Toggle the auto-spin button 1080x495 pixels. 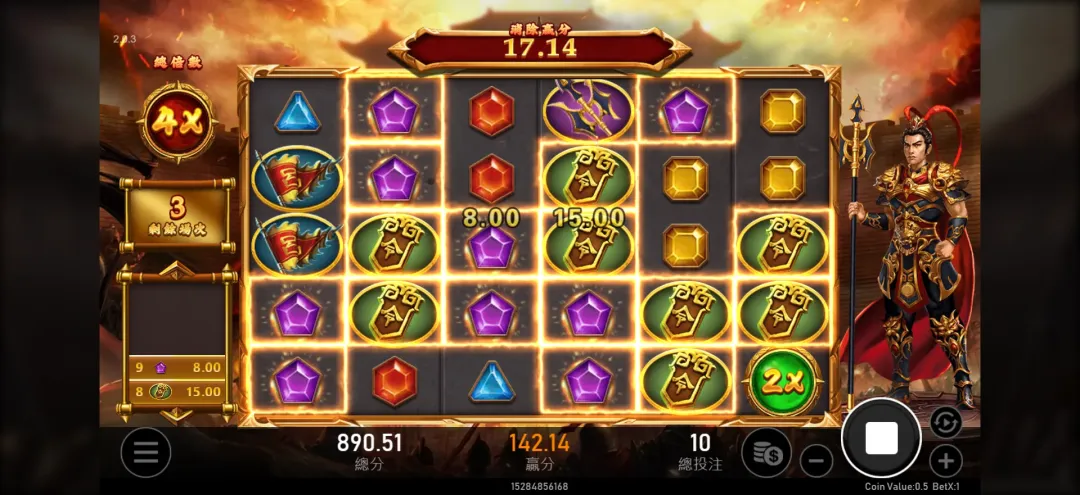[945, 422]
